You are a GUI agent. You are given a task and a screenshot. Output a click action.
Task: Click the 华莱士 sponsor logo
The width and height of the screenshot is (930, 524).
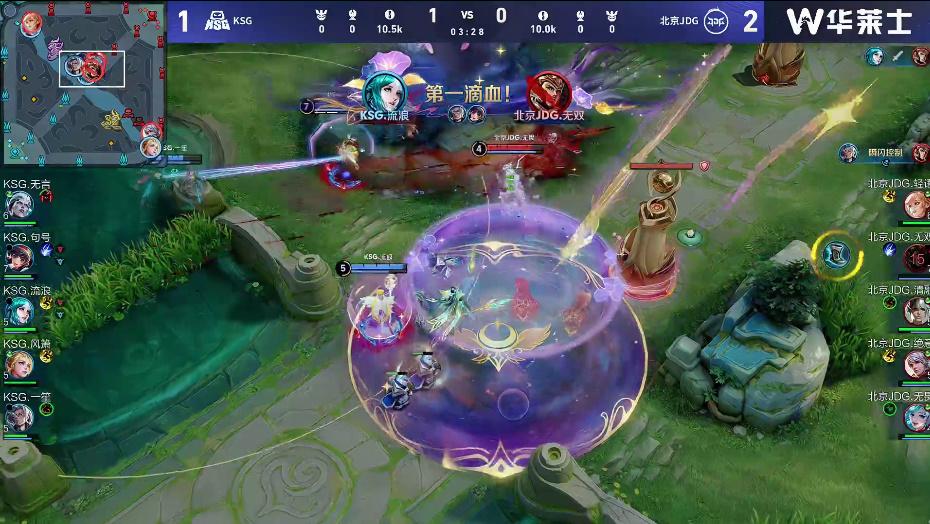click(848, 21)
